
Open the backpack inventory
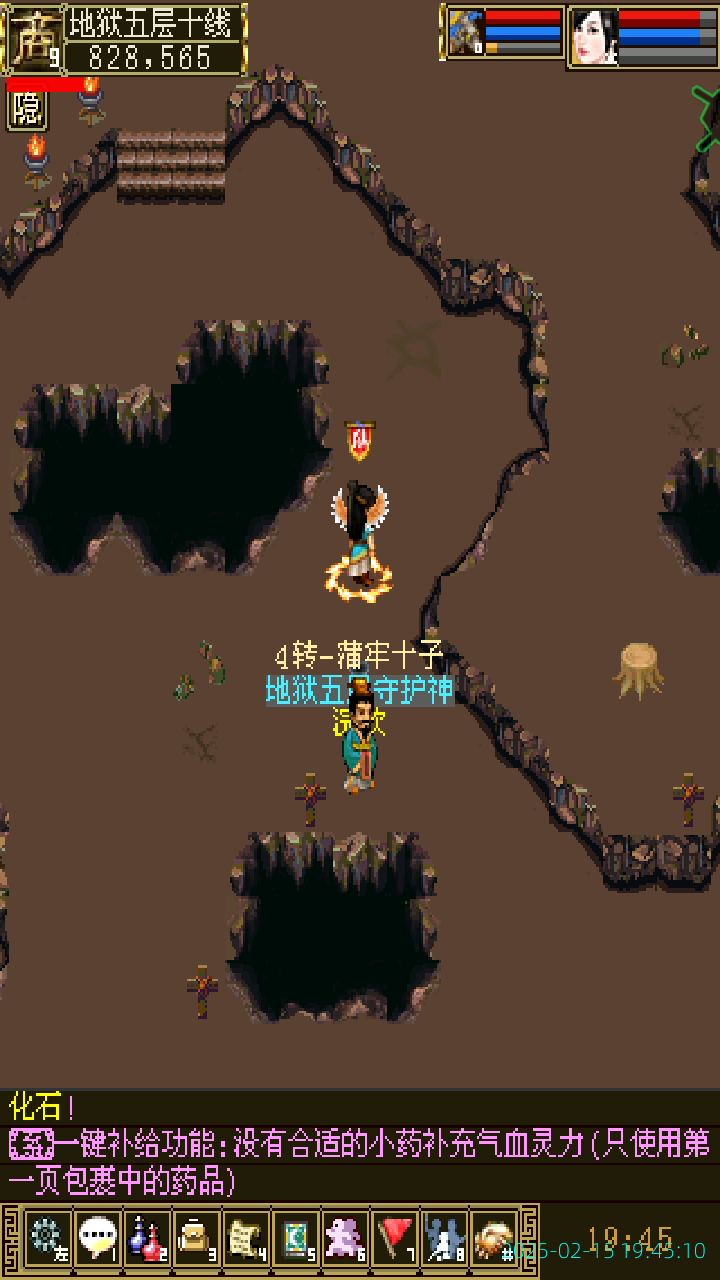point(196,1238)
